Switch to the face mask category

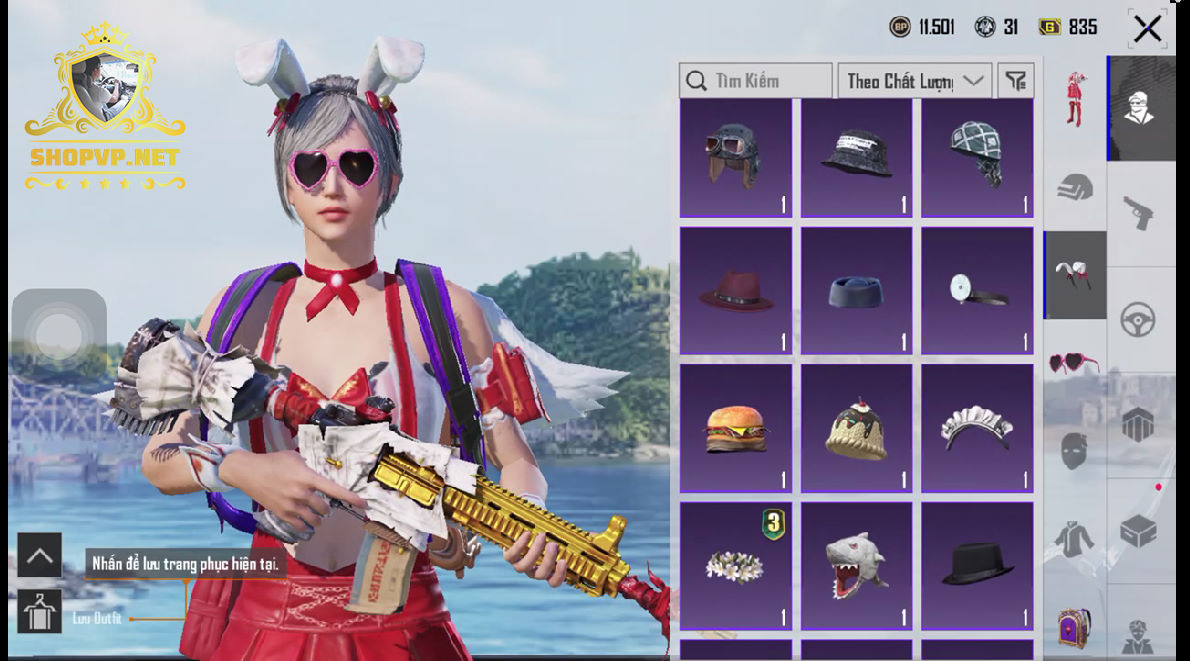(x=1075, y=450)
